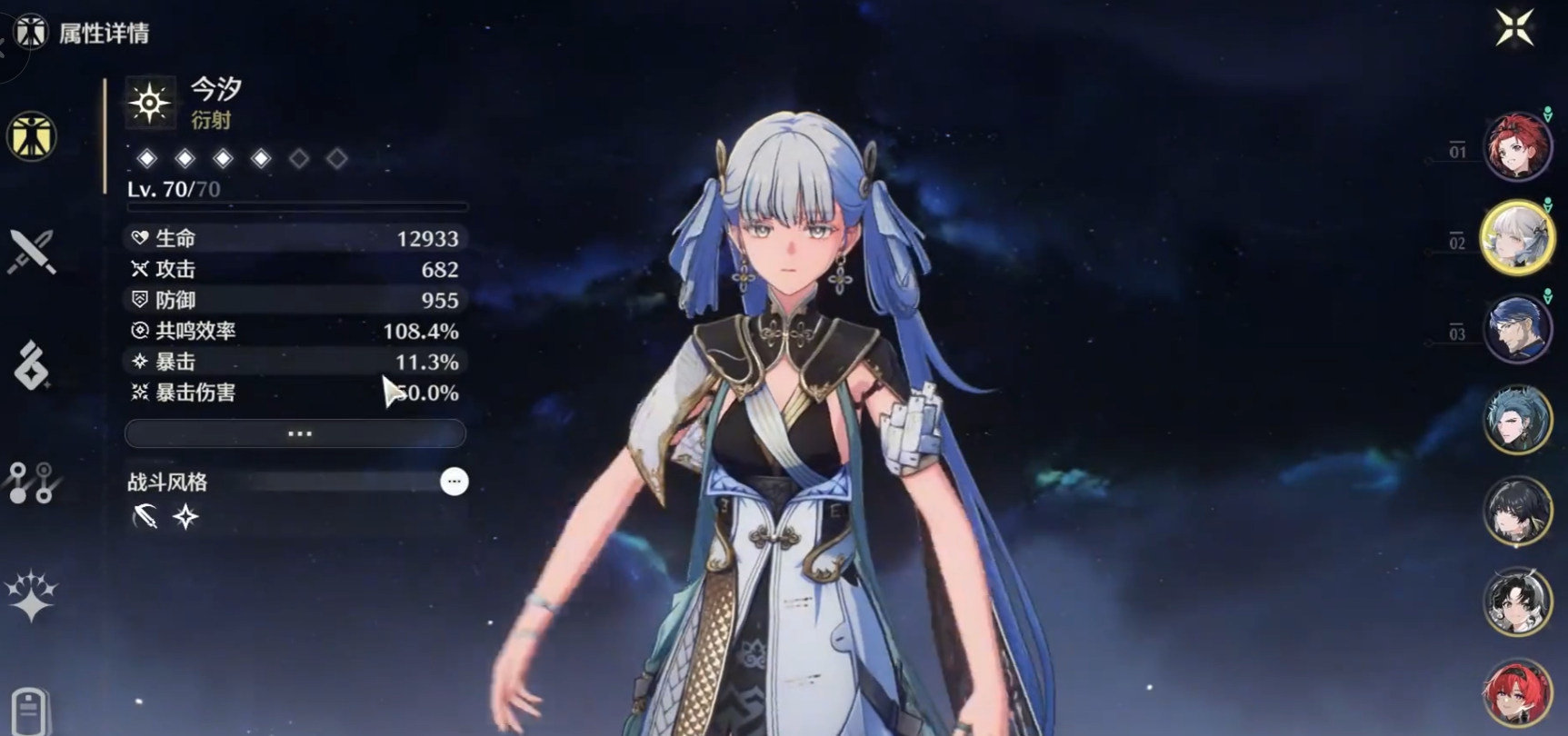
Task: Select the attributes tab with figure icon
Action: pyautogui.click(x=32, y=136)
